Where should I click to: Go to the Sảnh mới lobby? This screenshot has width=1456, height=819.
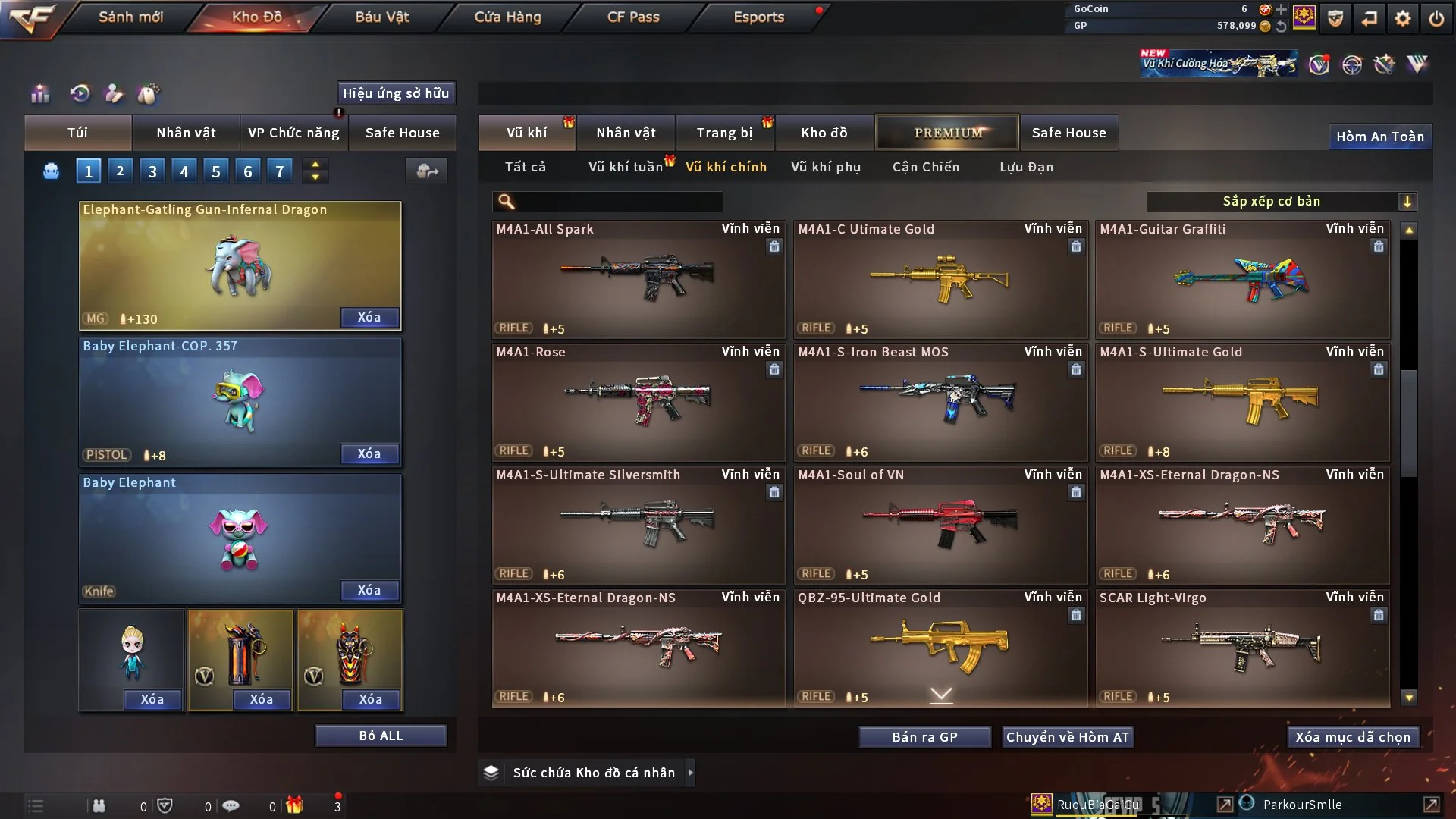pos(130,17)
